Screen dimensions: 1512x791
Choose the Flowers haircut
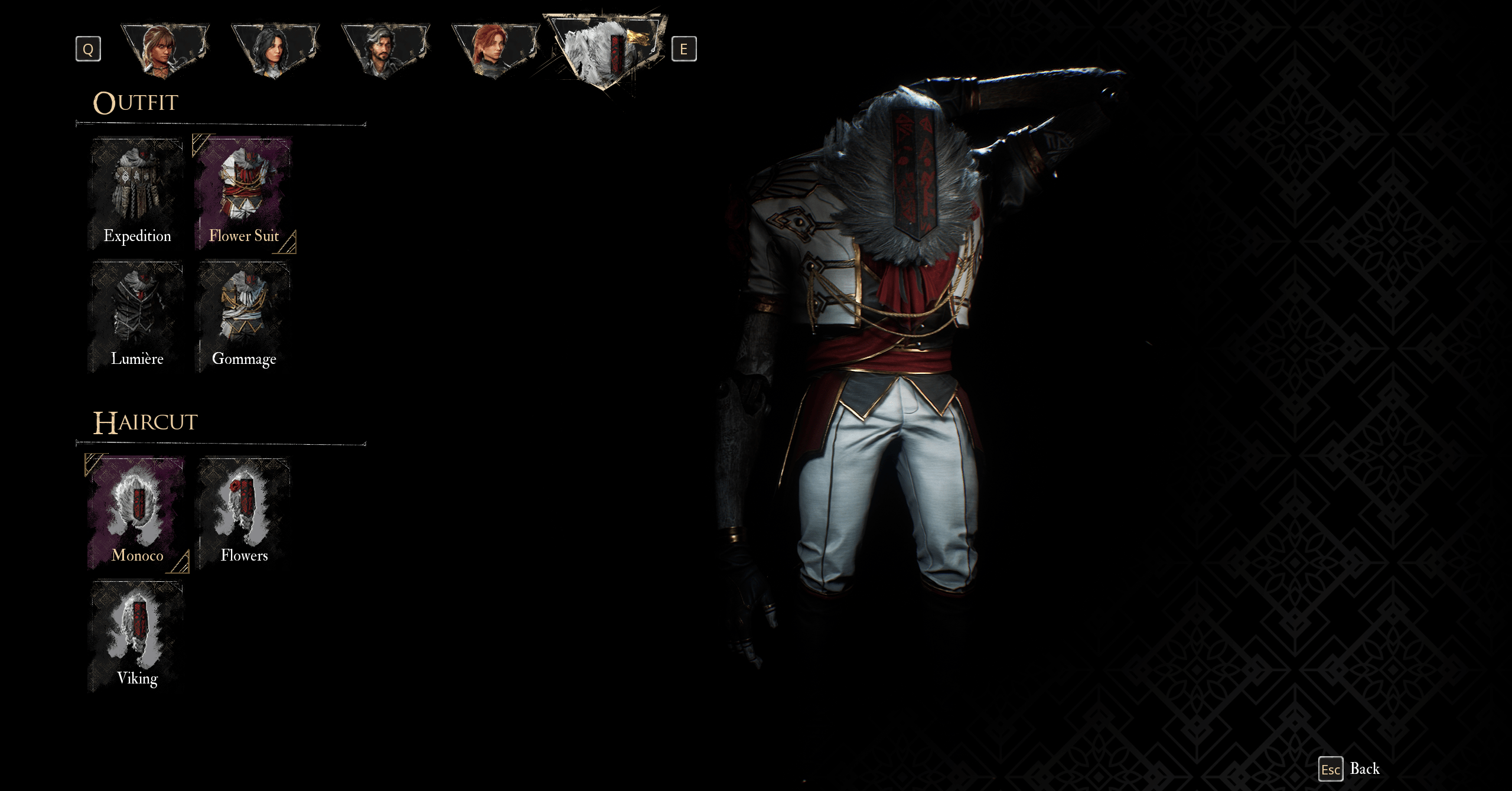point(243,513)
